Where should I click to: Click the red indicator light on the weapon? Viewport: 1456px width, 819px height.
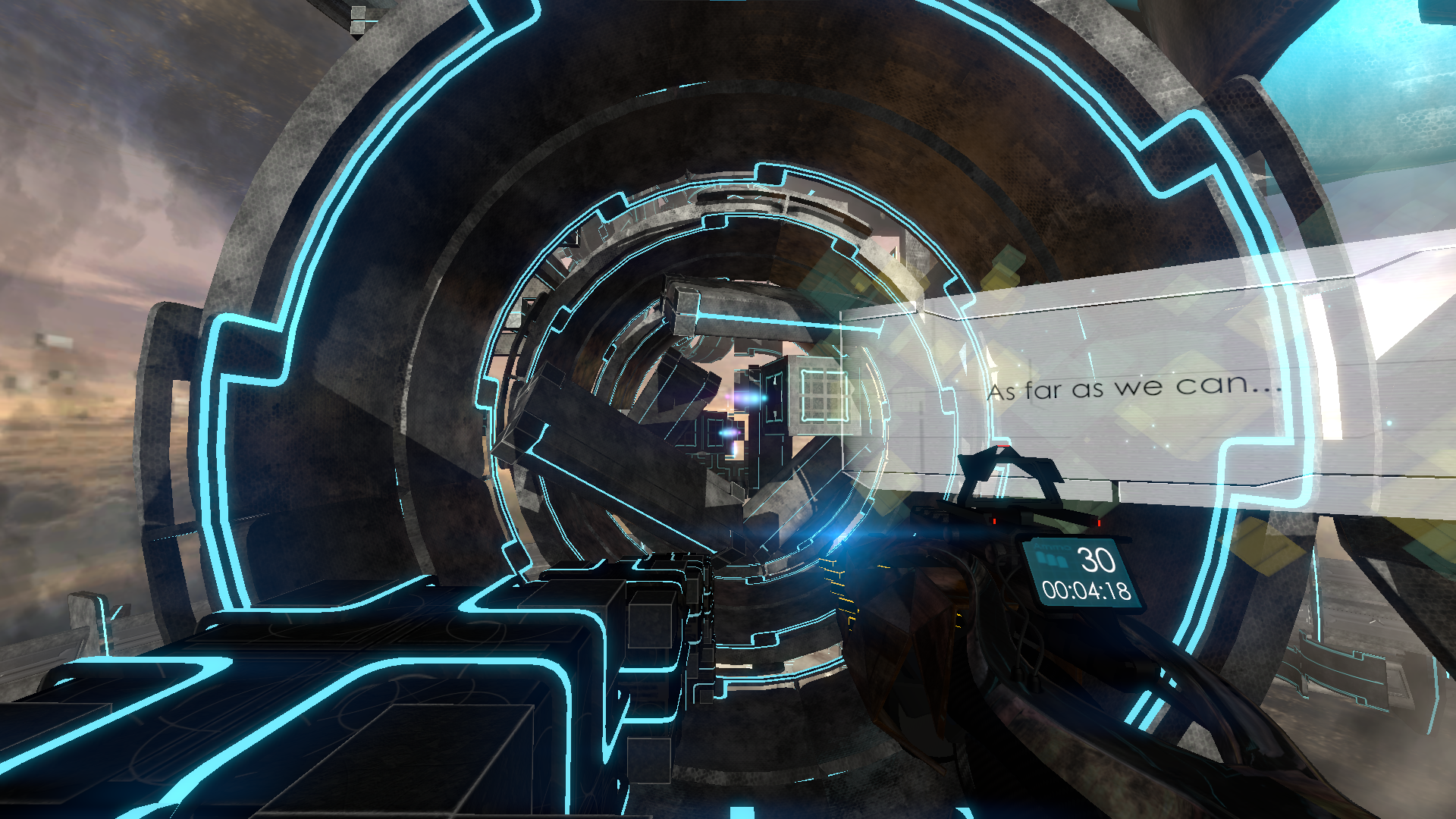click(994, 521)
